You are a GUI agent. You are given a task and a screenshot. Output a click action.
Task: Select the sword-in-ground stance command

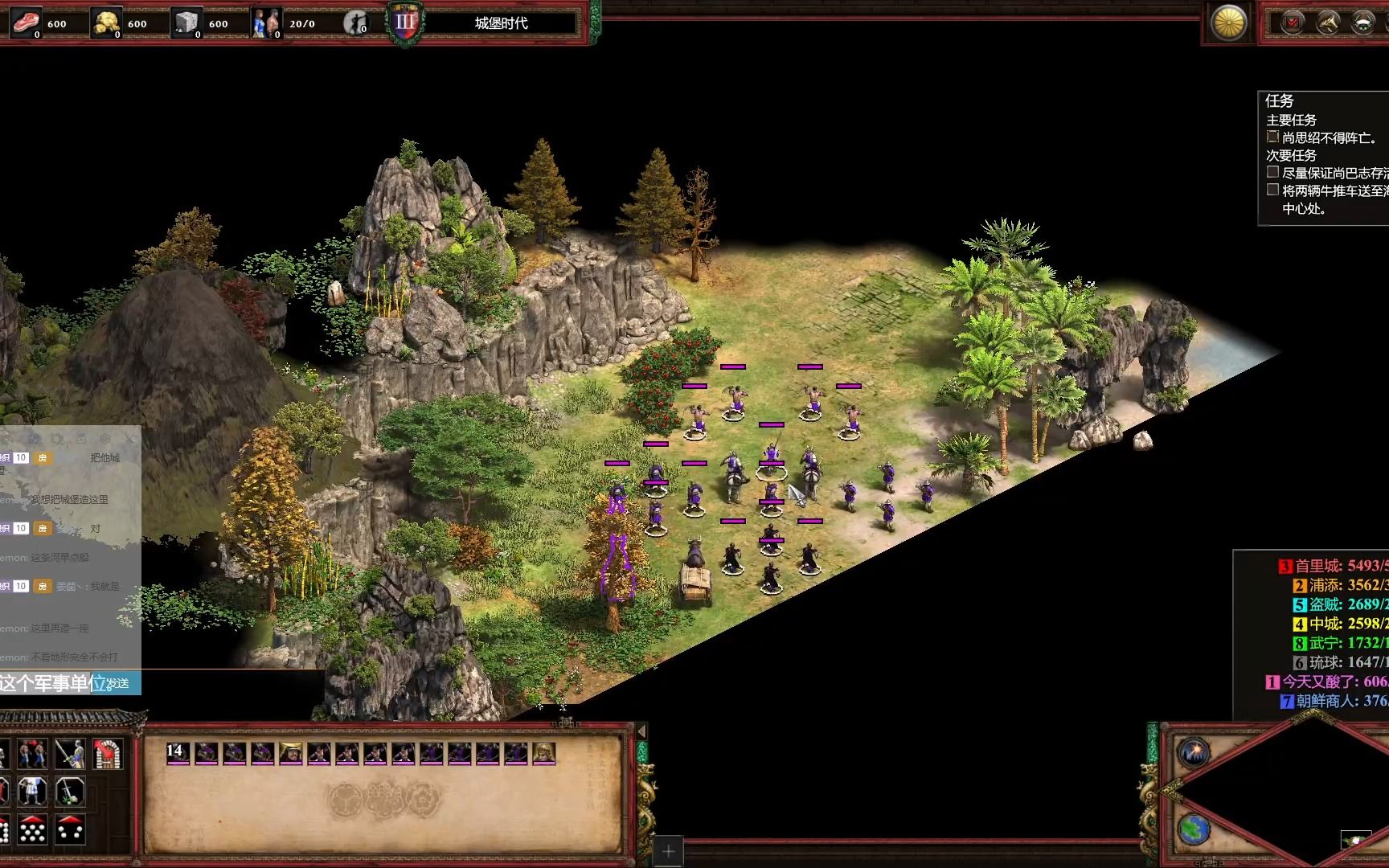[70, 792]
